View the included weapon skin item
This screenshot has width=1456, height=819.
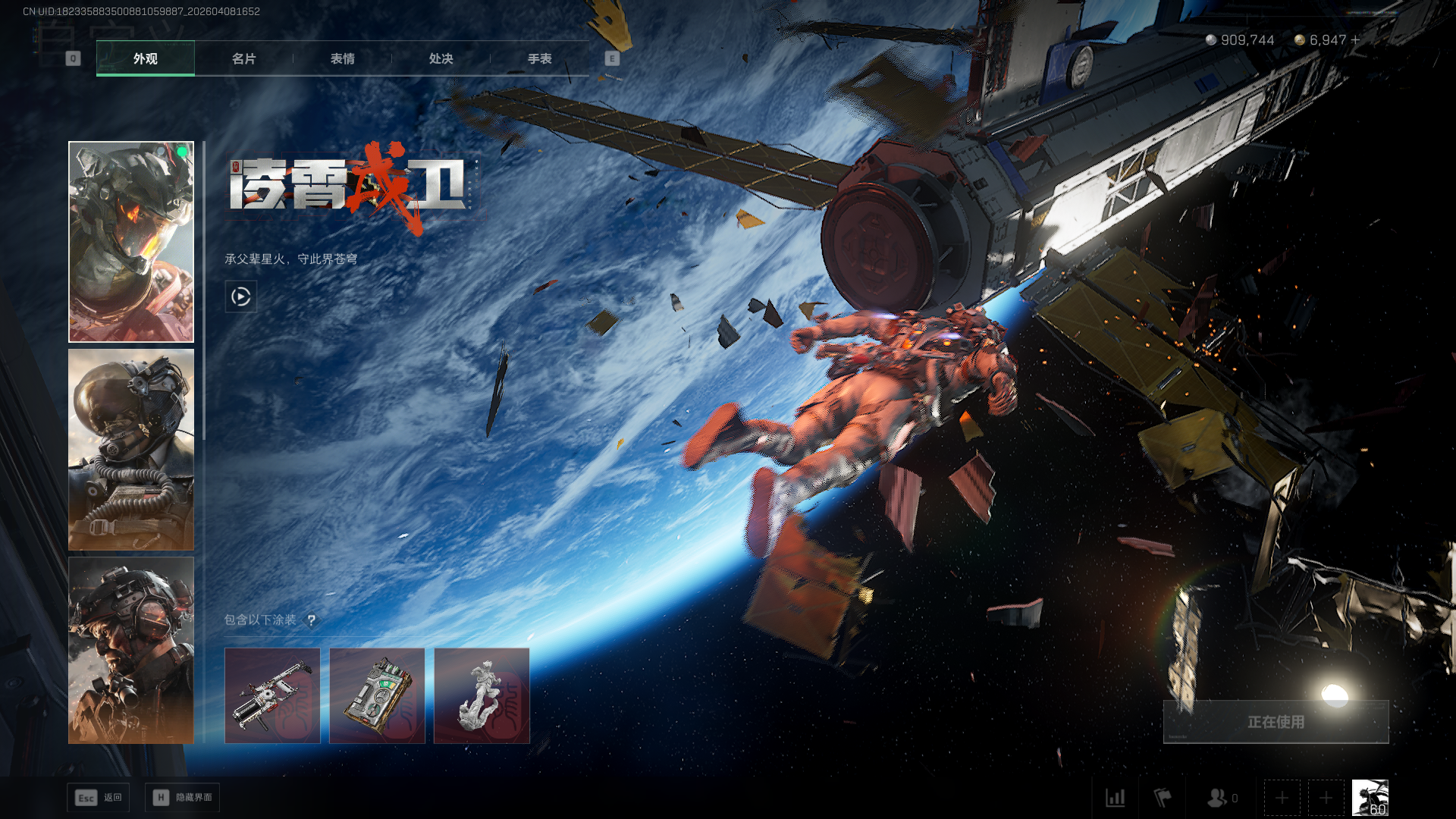pos(272,695)
